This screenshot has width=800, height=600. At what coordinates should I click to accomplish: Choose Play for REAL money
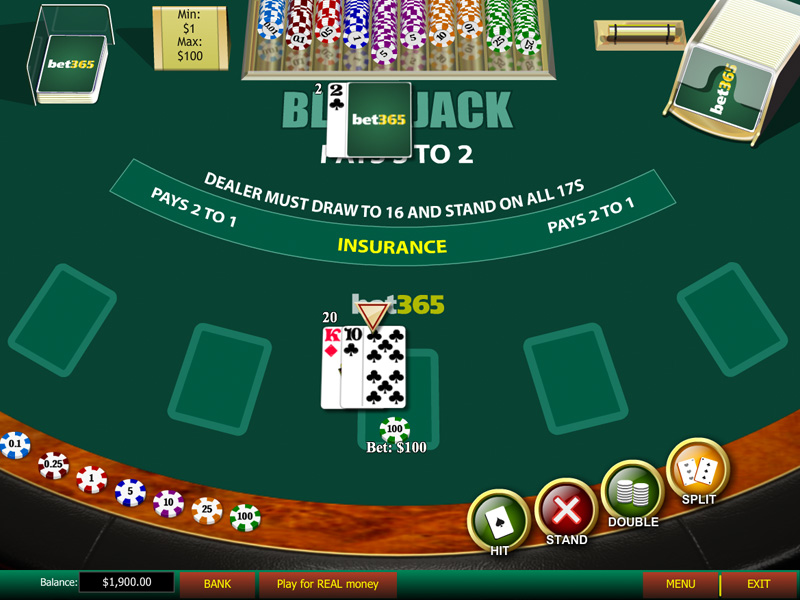[328, 583]
